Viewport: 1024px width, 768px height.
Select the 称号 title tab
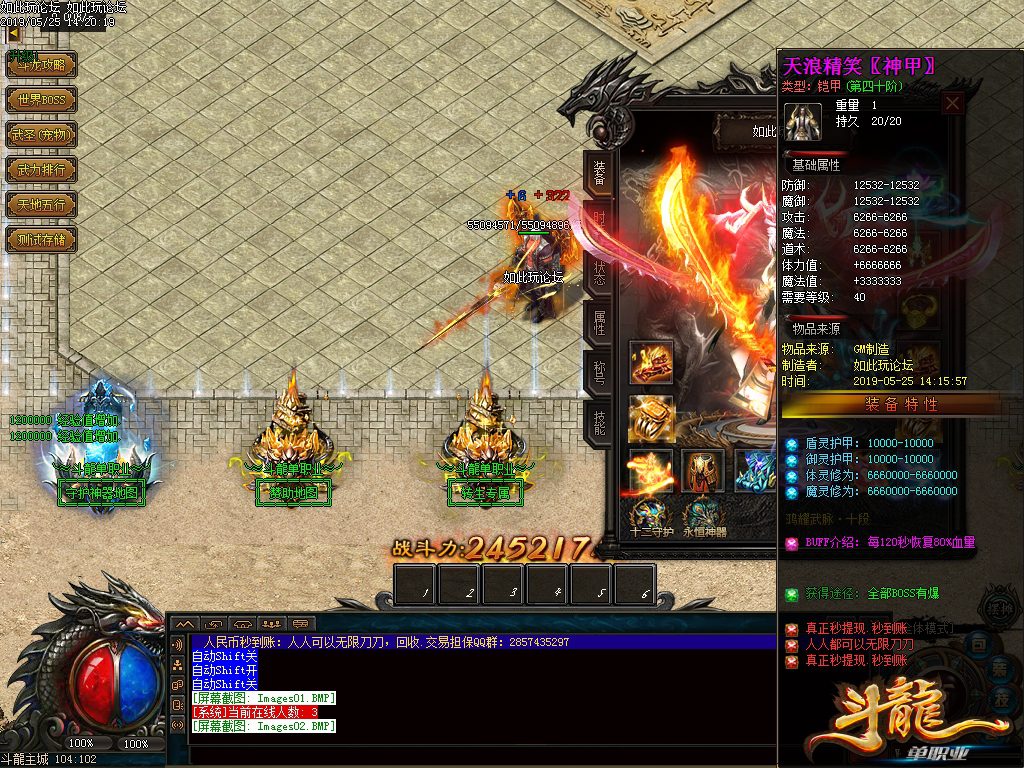coord(599,374)
